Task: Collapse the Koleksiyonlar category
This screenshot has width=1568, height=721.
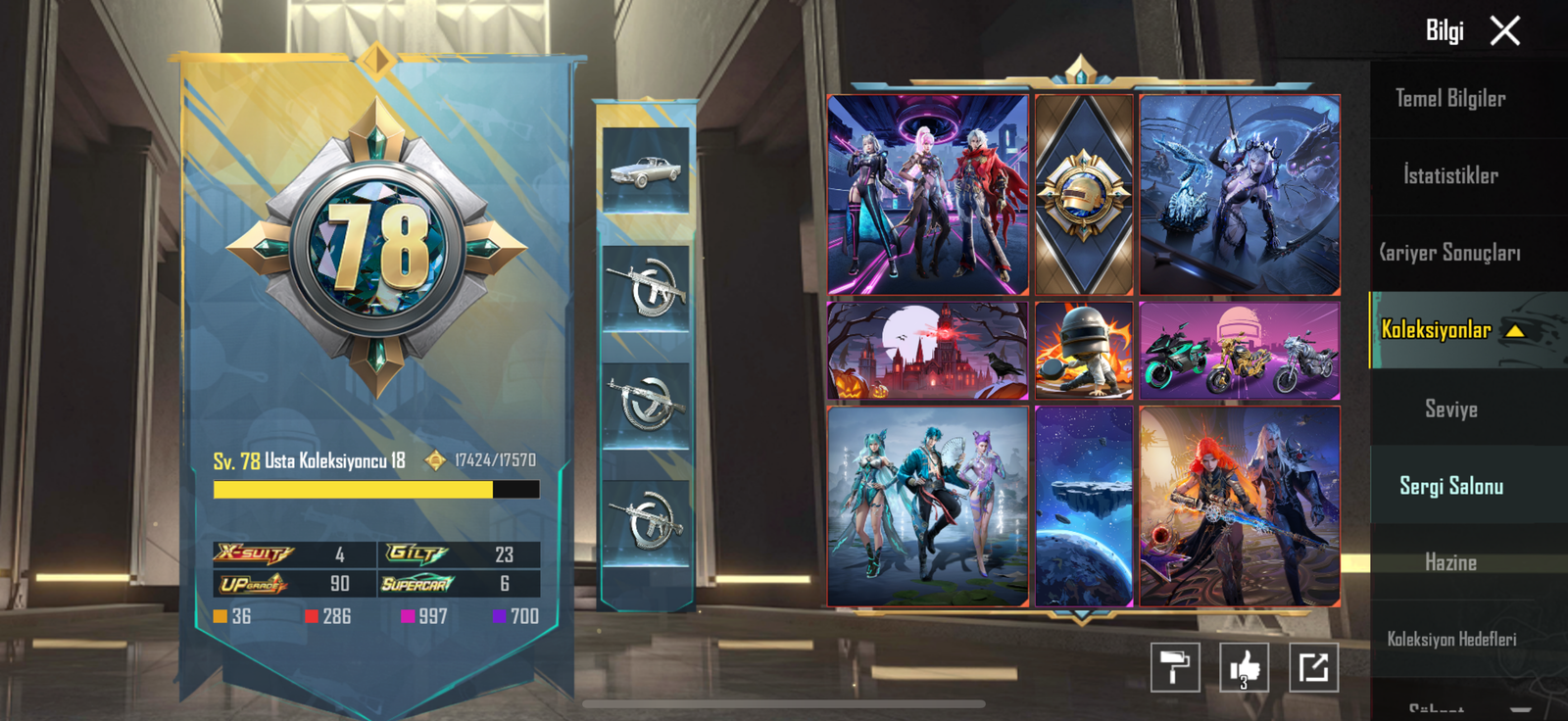Action: [1515, 331]
